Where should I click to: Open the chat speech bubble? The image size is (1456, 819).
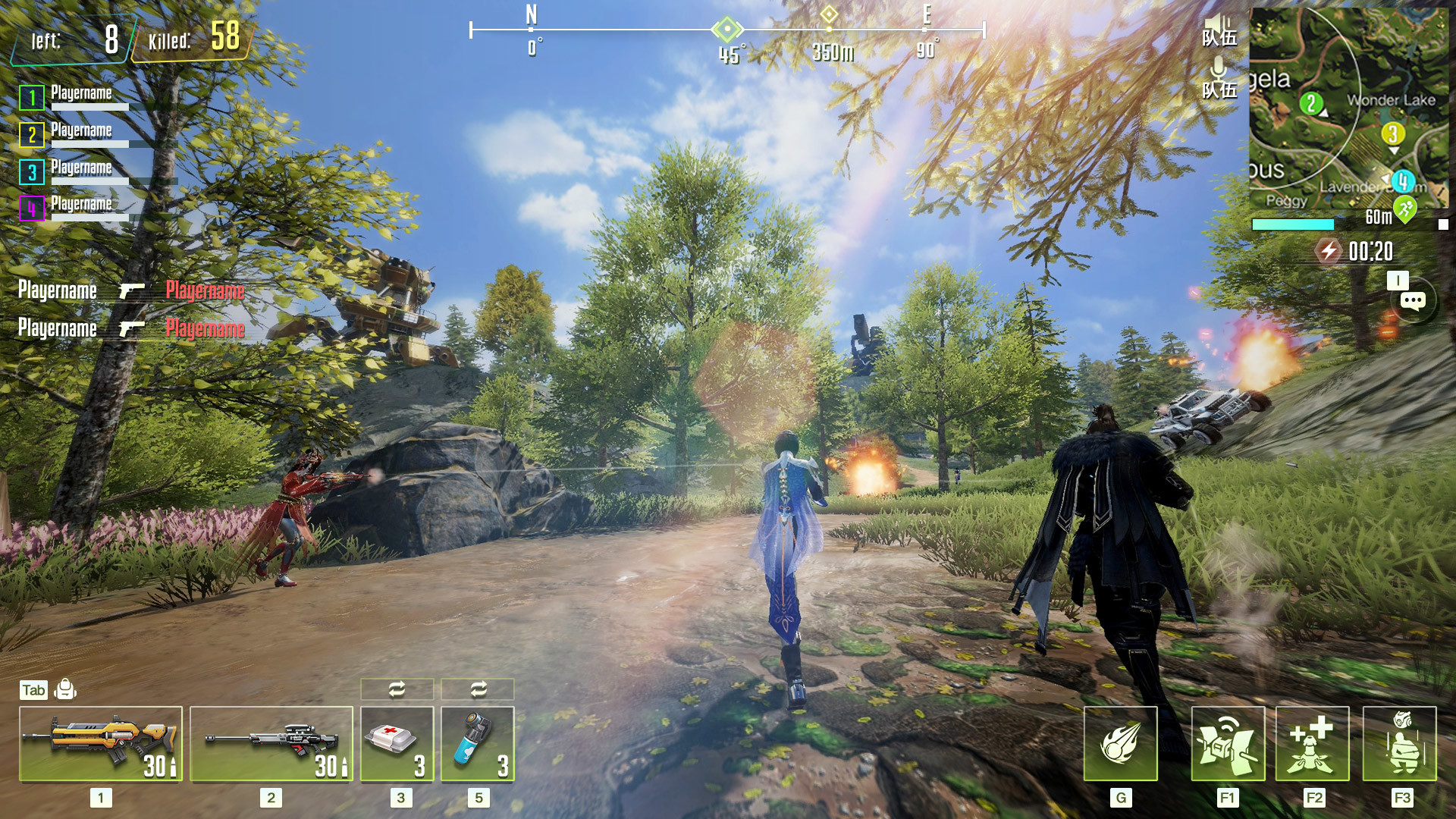click(1412, 301)
